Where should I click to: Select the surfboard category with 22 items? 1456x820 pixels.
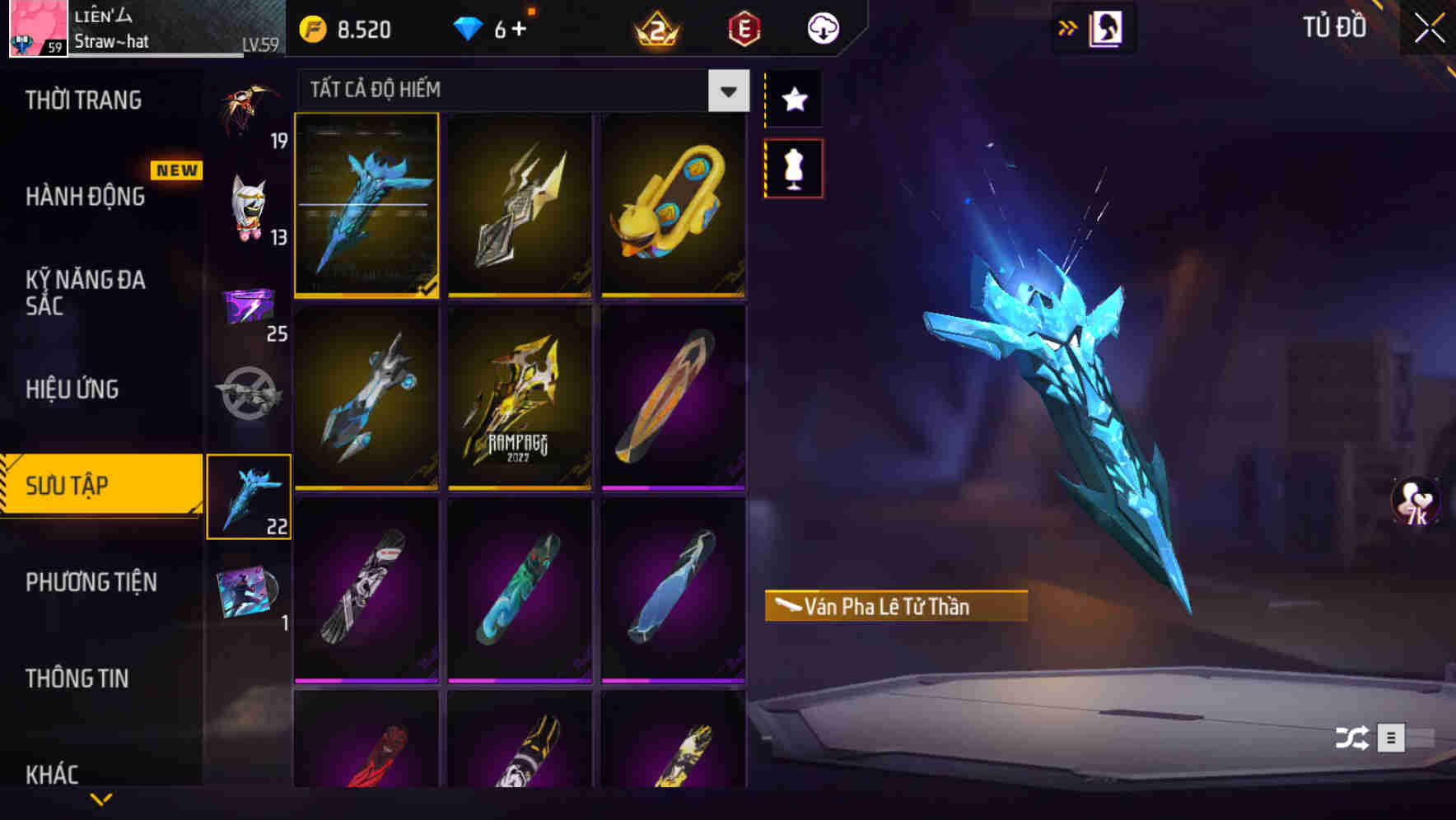249,495
